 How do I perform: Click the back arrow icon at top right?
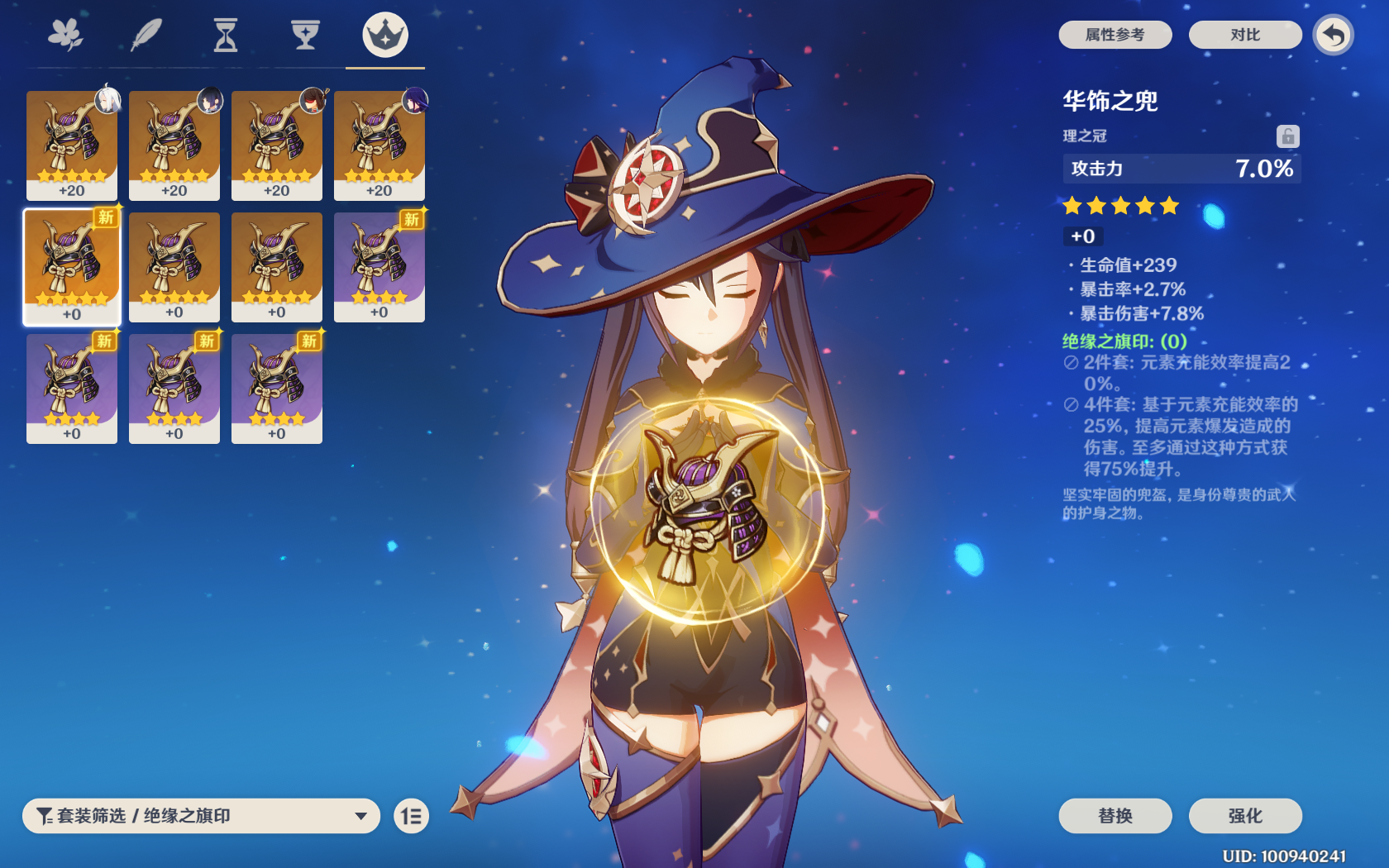click(1333, 36)
